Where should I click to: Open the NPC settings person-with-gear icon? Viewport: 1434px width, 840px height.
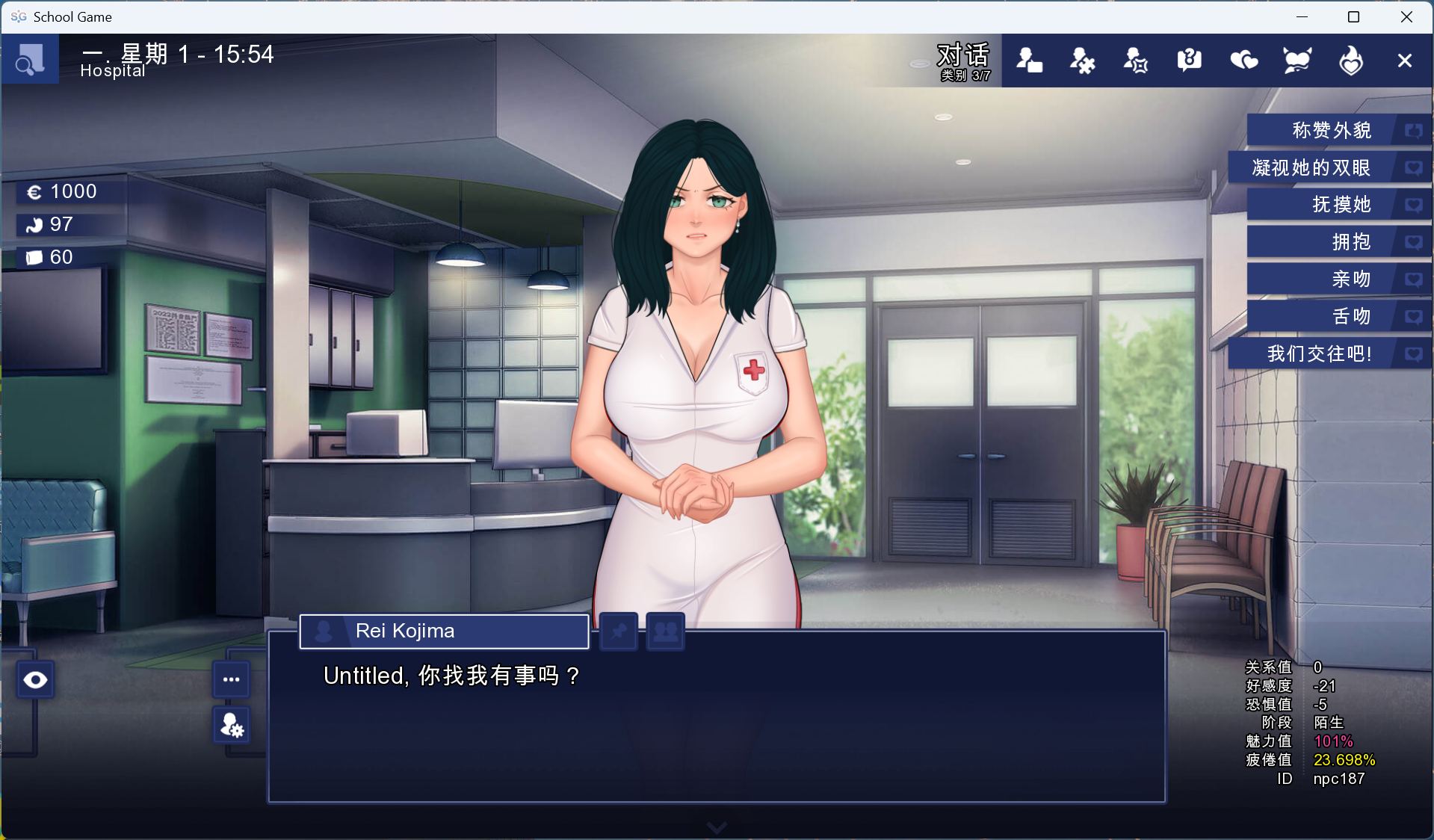[232, 726]
